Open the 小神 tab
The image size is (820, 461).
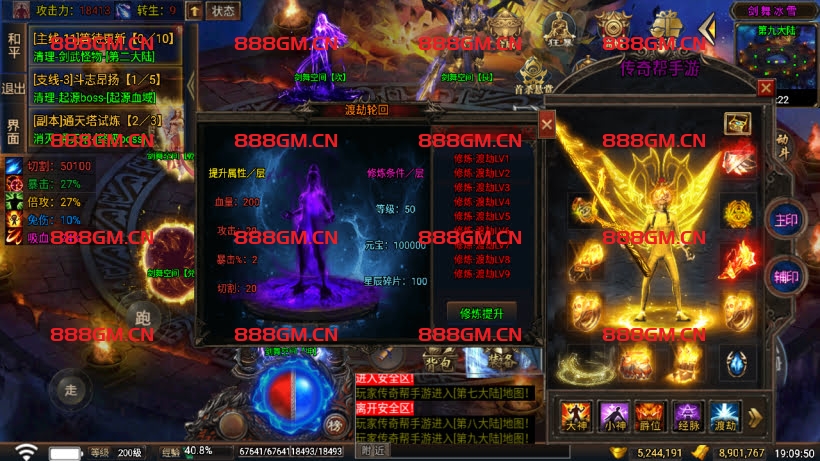click(613, 414)
